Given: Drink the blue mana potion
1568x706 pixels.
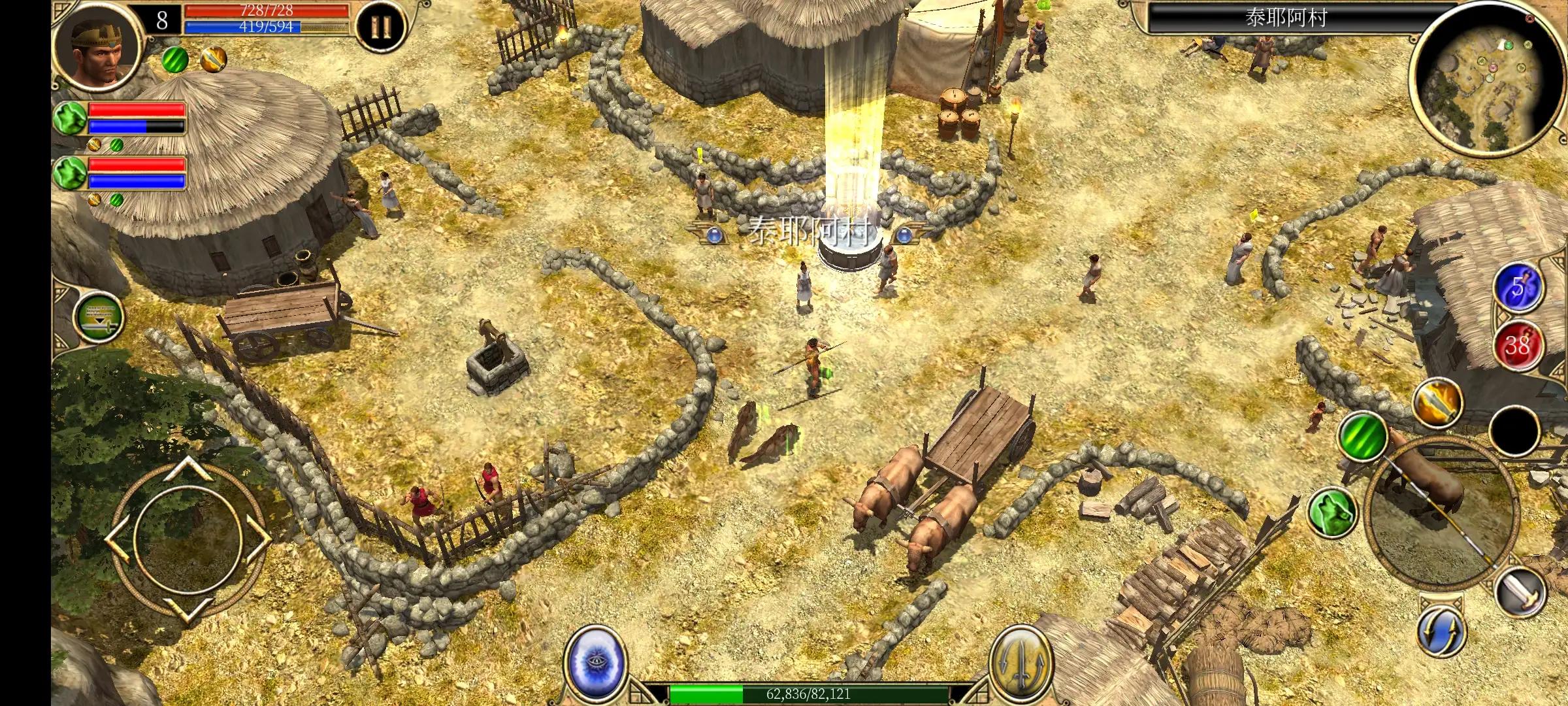Looking at the screenshot, I should (x=1517, y=286).
